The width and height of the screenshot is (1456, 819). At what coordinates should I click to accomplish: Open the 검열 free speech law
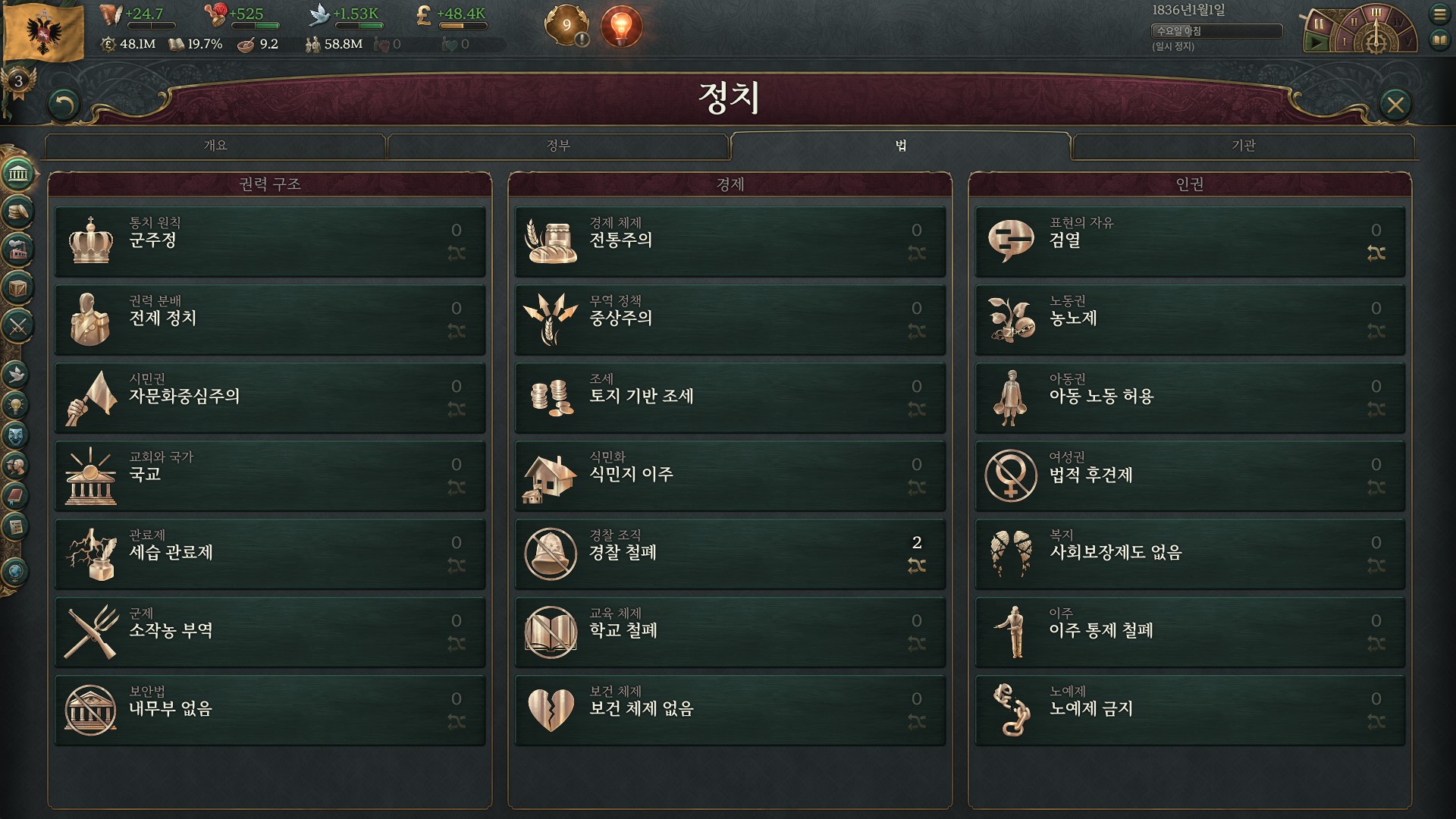(1189, 241)
